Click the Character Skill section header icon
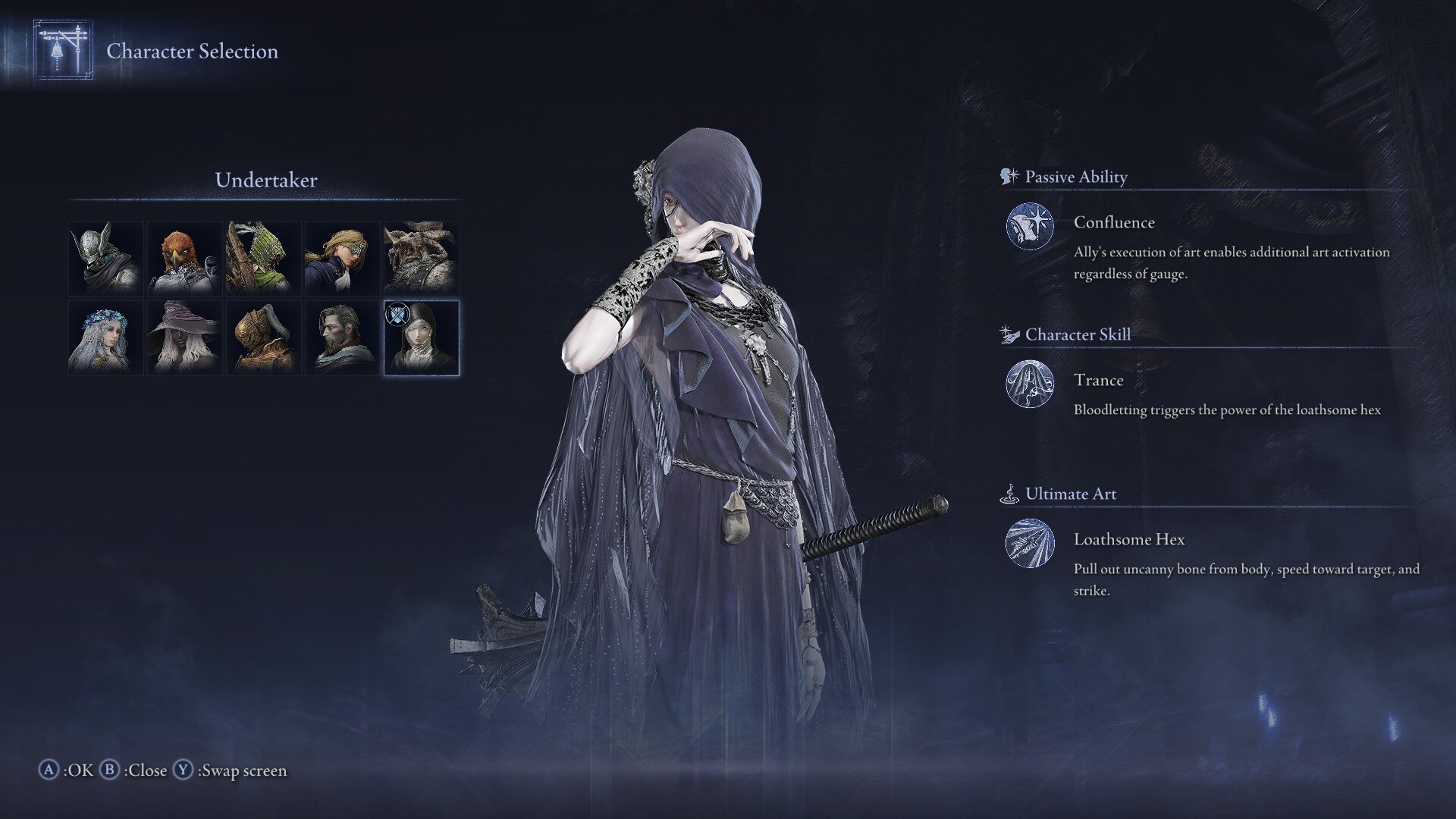Viewport: 1456px width, 819px height. coord(1009,334)
